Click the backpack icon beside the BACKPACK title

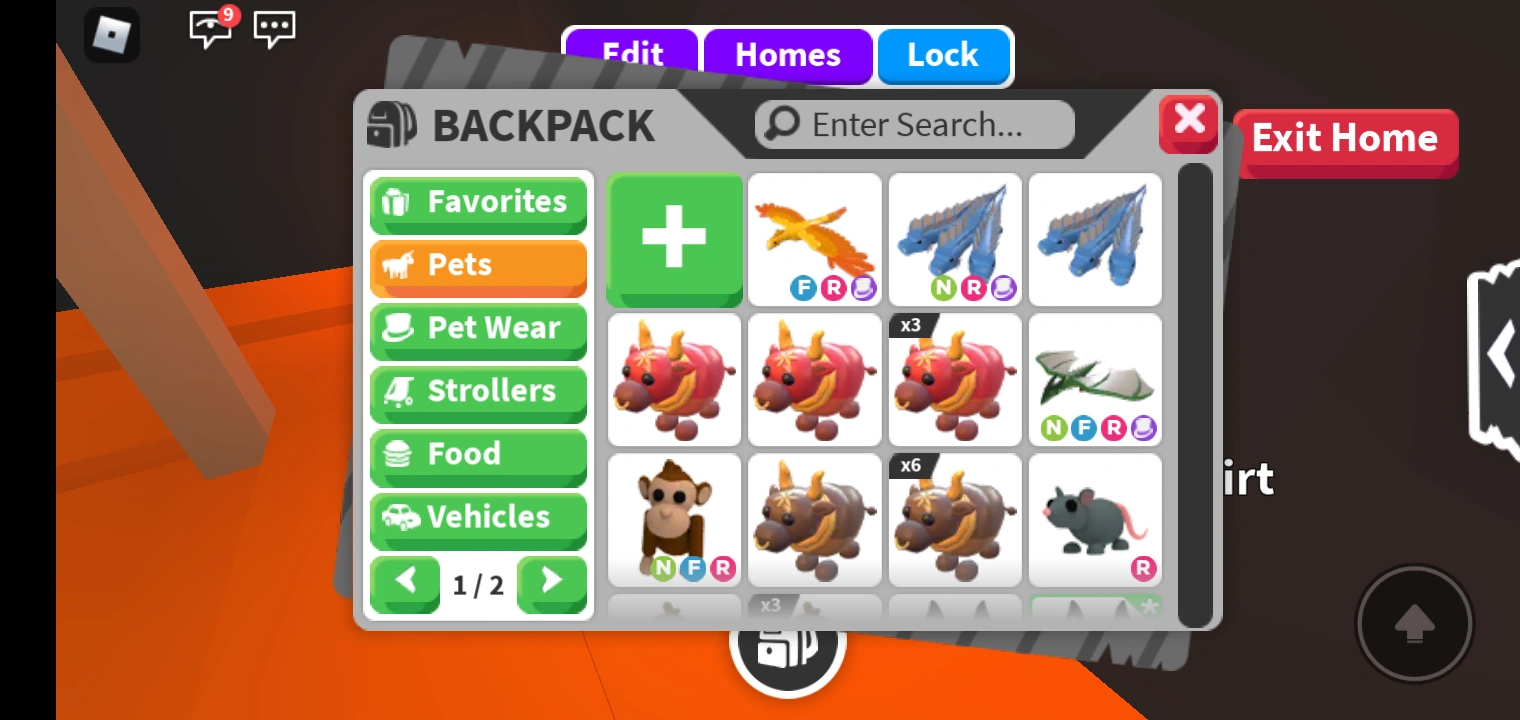point(392,125)
